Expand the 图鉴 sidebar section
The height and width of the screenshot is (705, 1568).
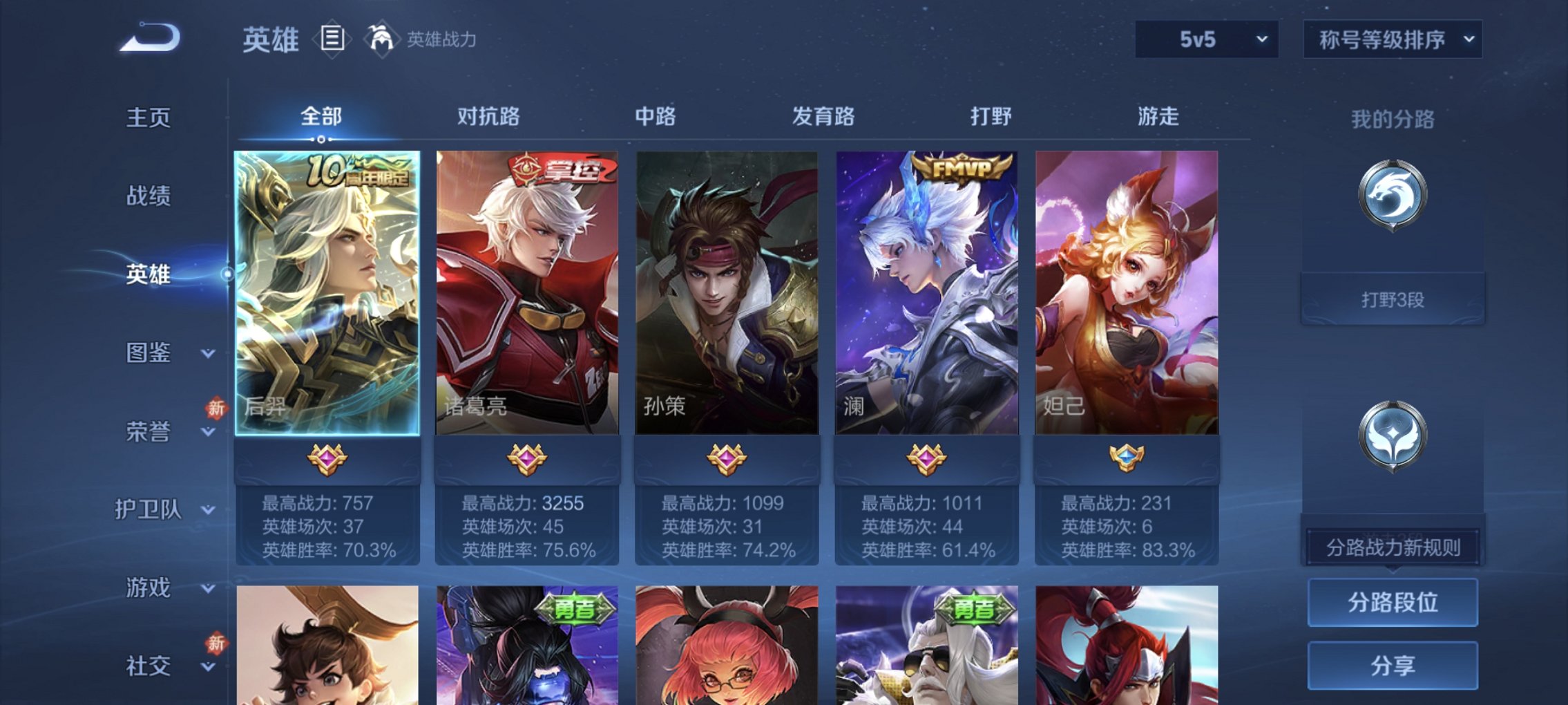pyautogui.click(x=166, y=354)
